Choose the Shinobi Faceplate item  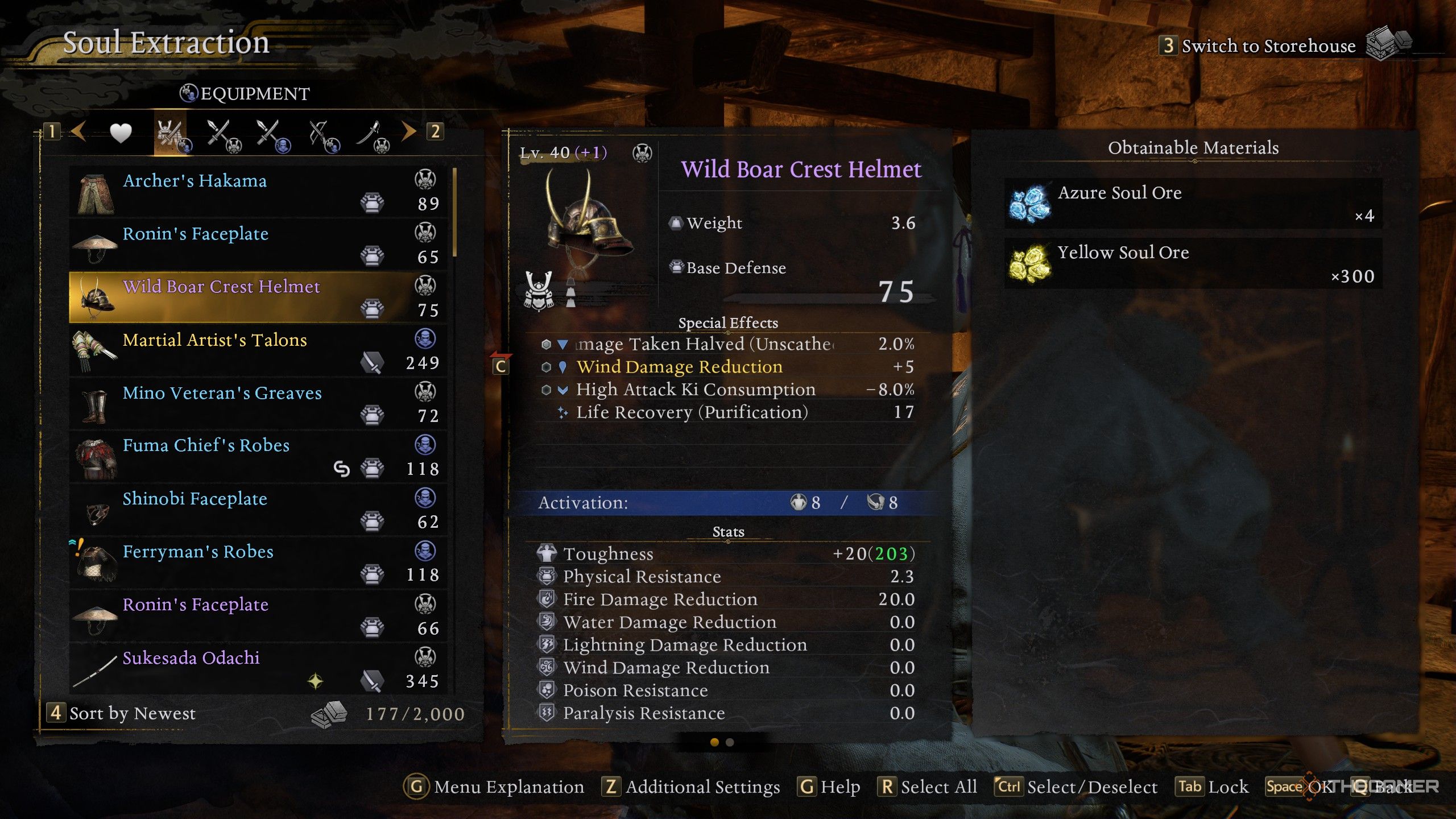pyautogui.click(x=257, y=509)
